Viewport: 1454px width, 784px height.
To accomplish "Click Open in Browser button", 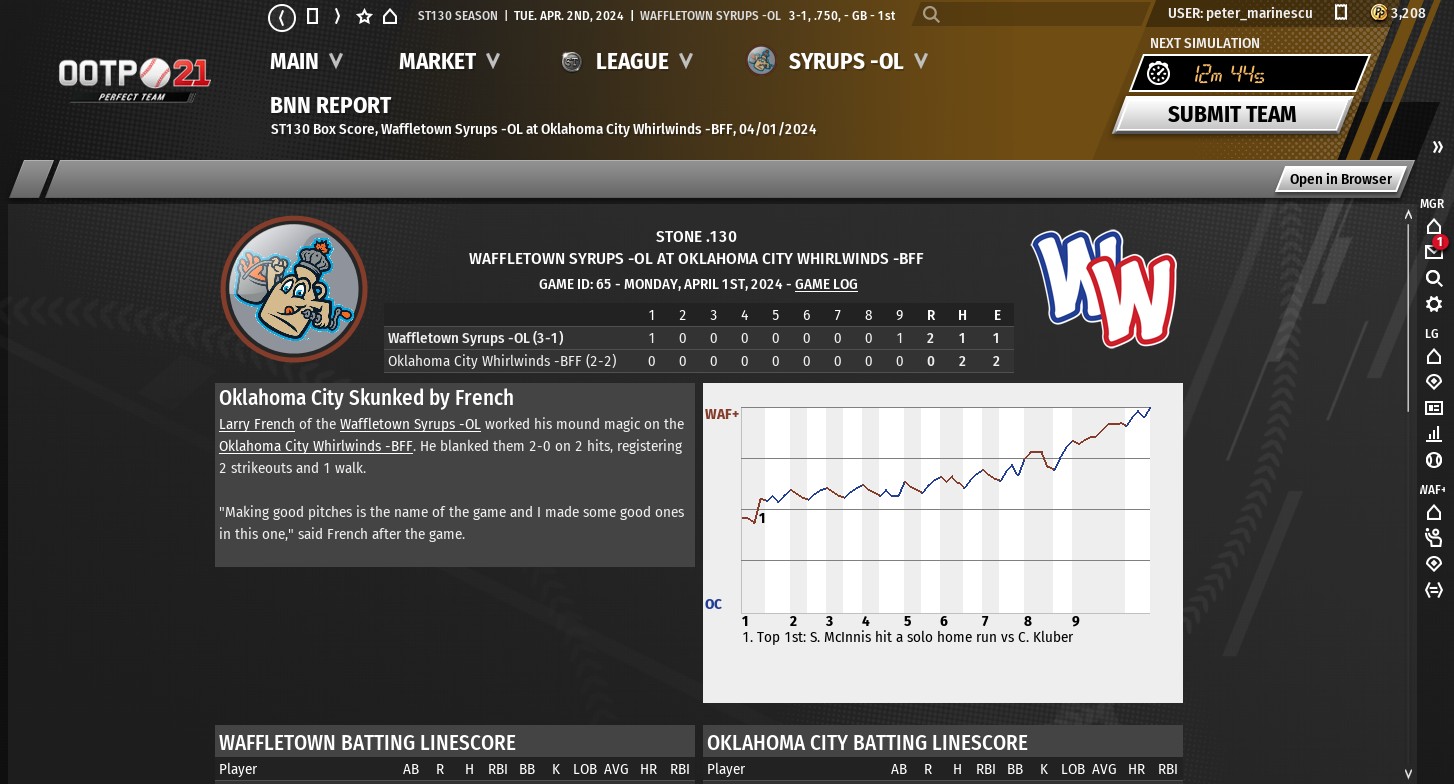I will (1340, 179).
